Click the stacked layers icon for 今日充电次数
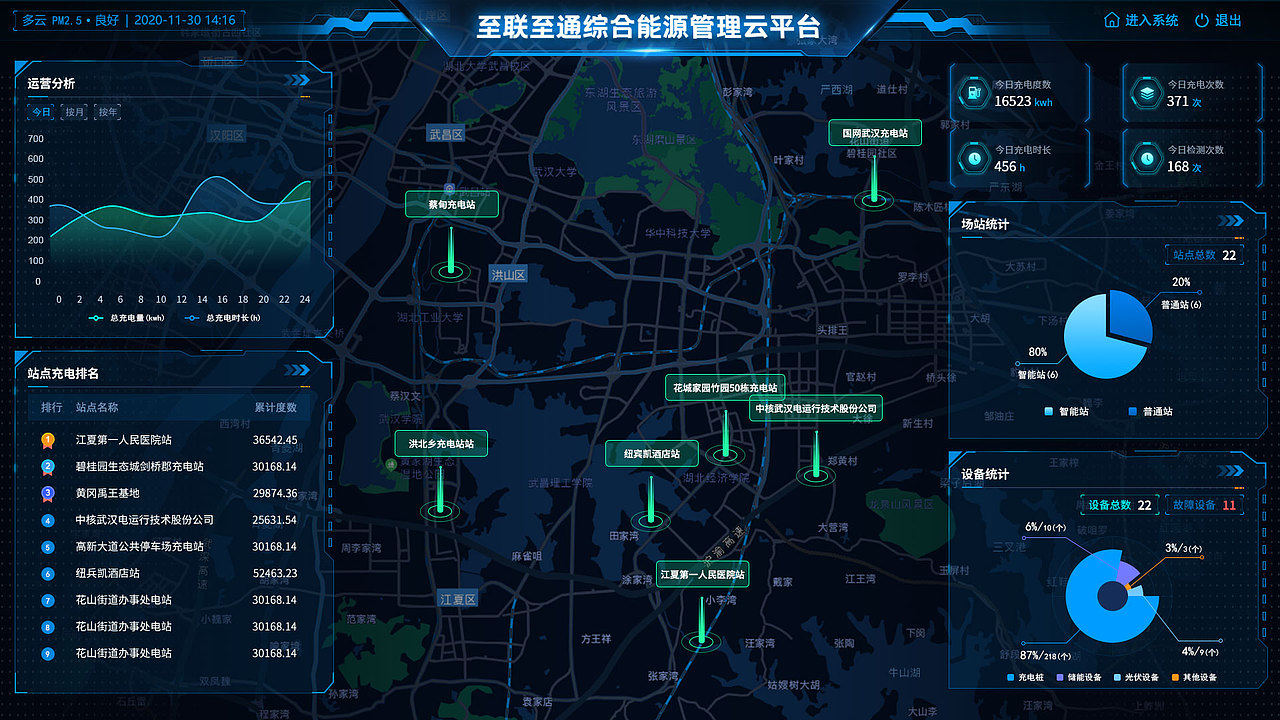Screen dimensions: 1280x720 (1146, 92)
